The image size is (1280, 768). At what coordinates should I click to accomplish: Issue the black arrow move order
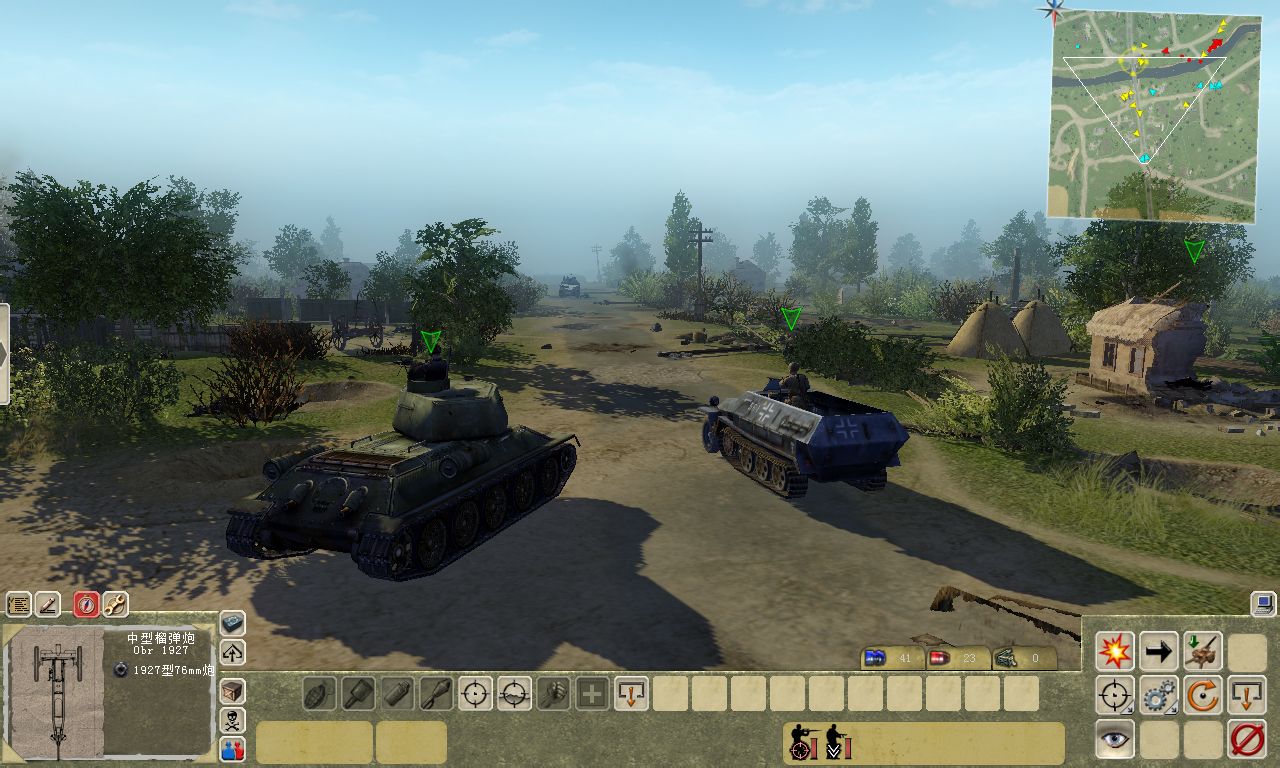coord(1159,652)
